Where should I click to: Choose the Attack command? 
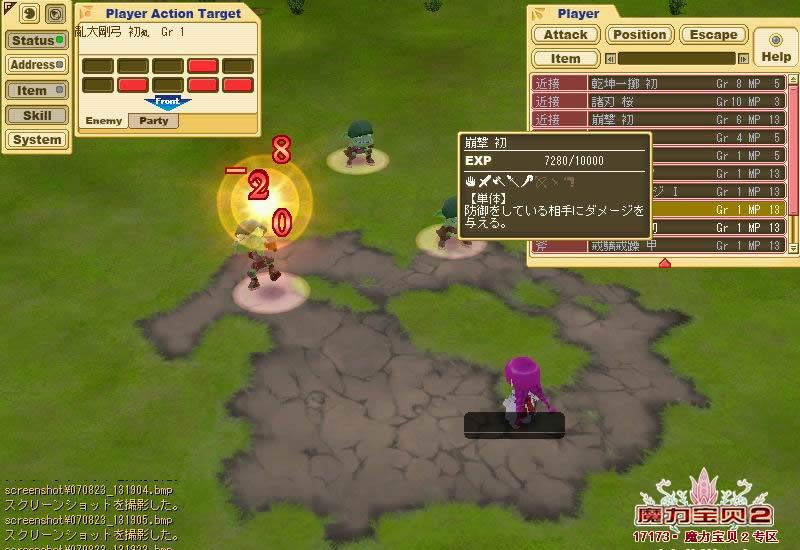point(566,34)
